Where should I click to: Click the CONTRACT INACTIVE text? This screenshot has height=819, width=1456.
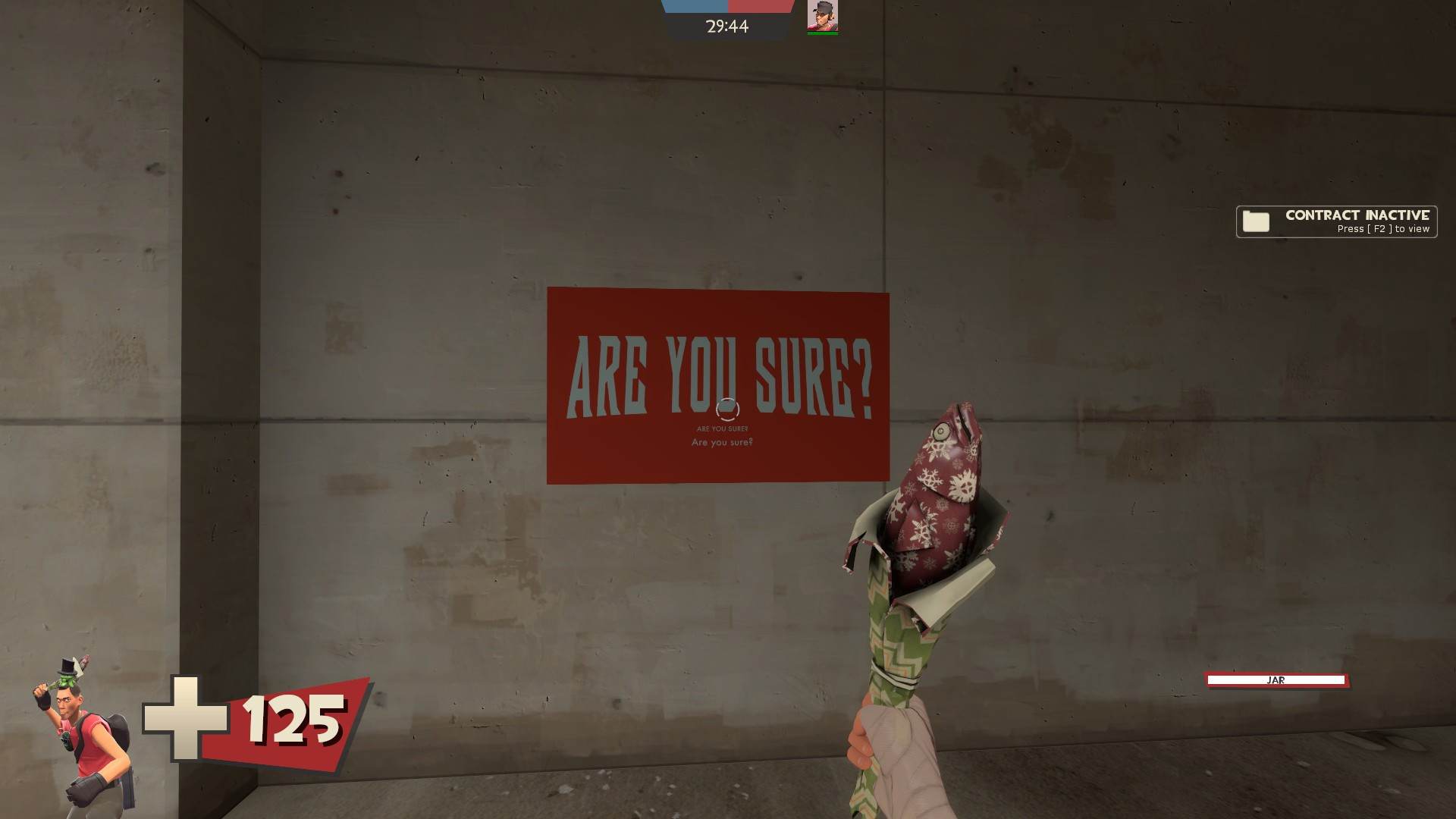point(1357,215)
